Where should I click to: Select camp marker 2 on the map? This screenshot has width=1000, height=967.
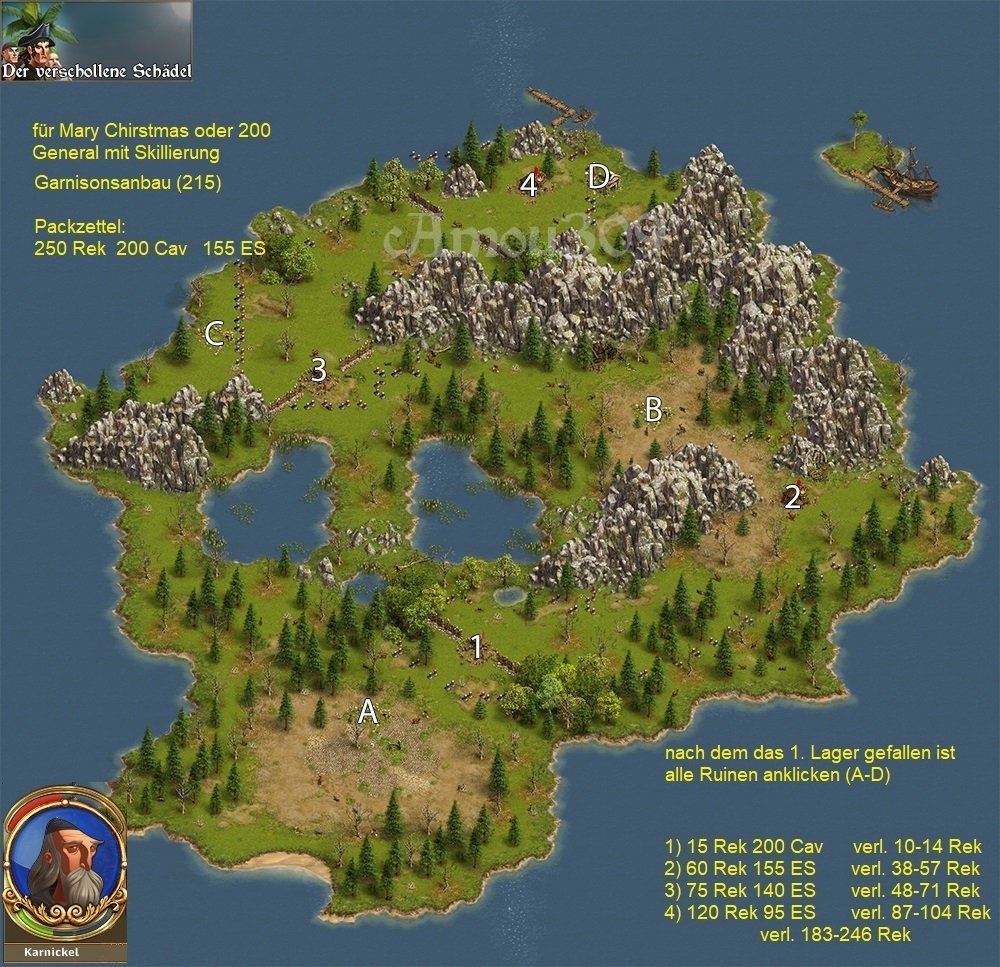tap(792, 497)
